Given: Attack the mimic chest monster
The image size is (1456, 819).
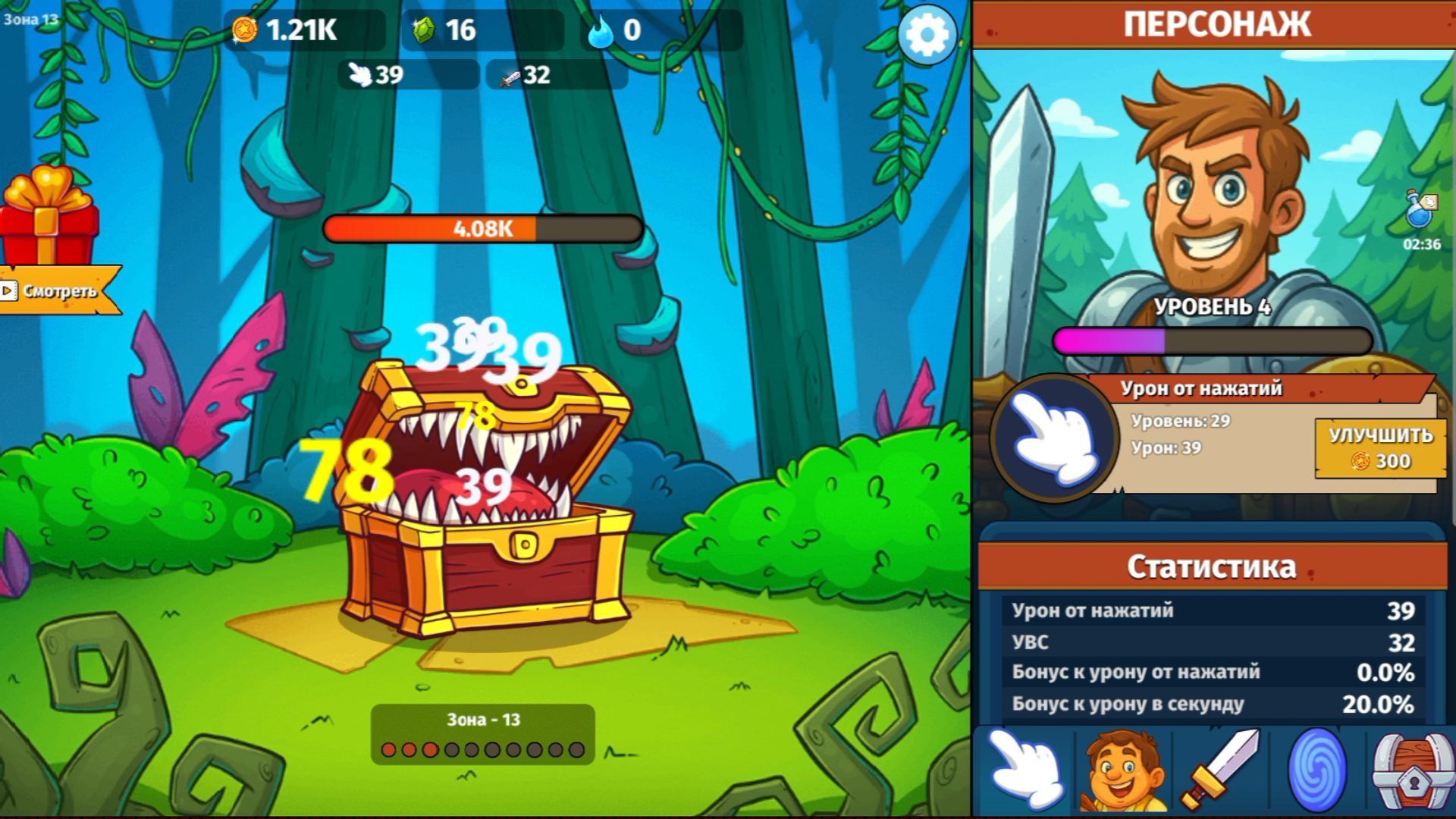Looking at the screenshot, I should coord(485,500).
